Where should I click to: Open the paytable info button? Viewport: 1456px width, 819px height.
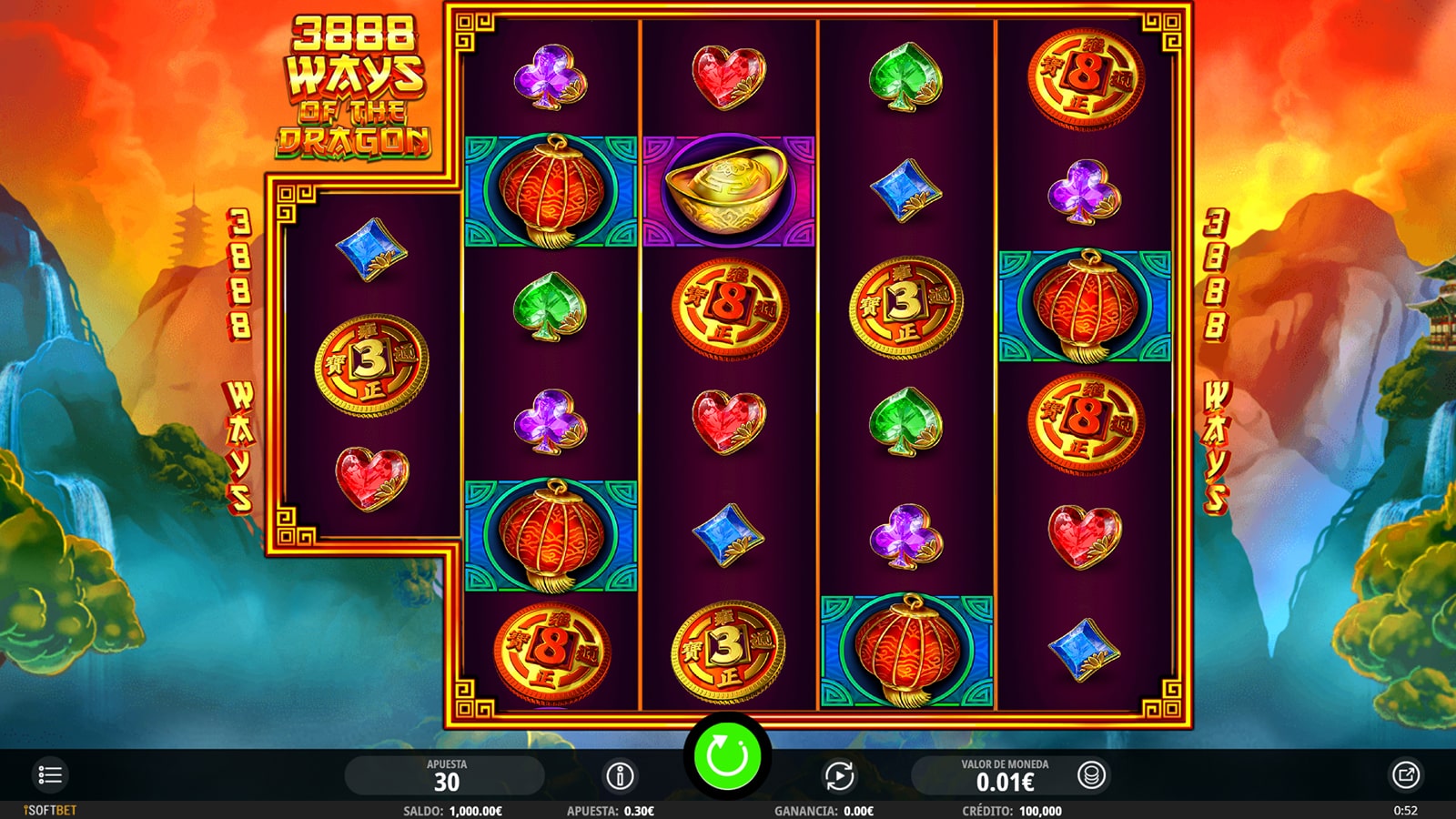pyautogui.click(x=620, y=776)
